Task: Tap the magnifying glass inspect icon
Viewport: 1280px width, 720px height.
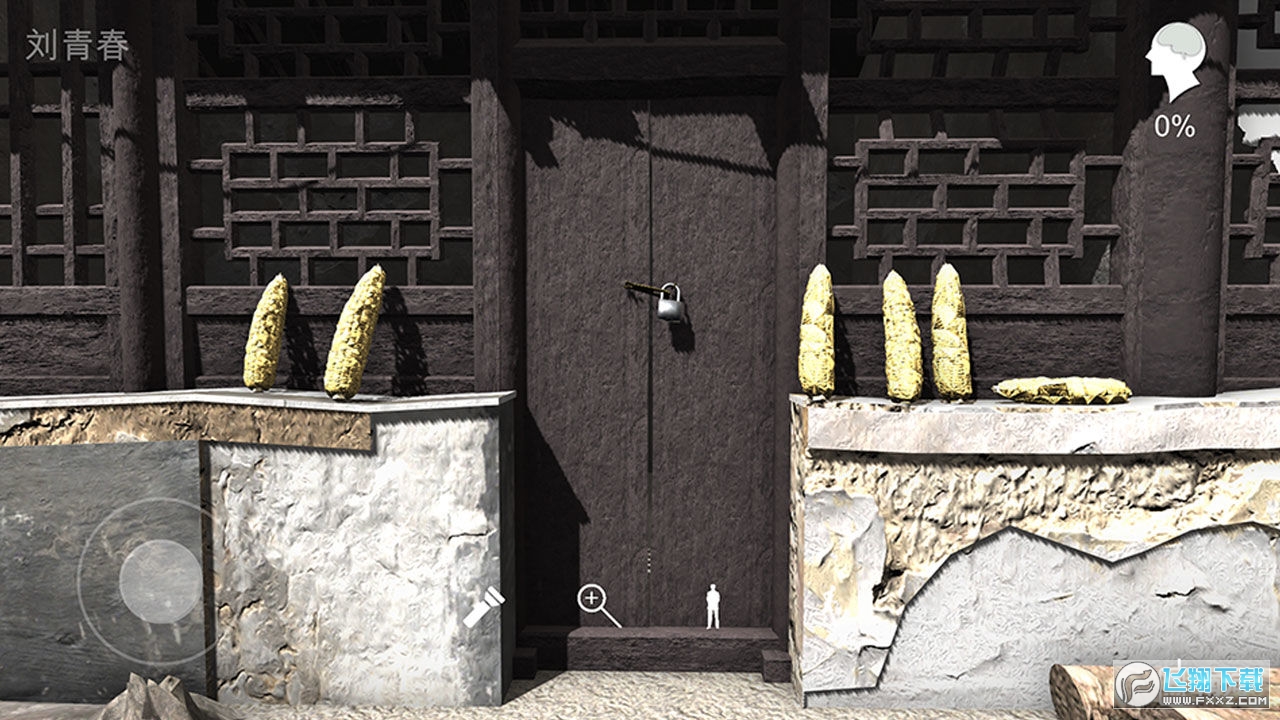Action: click(x=594, y=601)
